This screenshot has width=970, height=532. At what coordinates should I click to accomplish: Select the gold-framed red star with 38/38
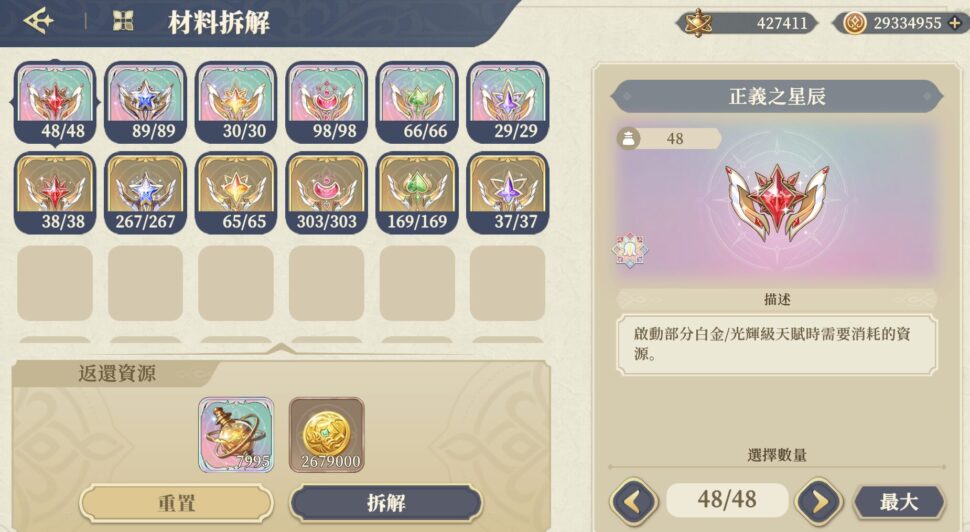55,192
